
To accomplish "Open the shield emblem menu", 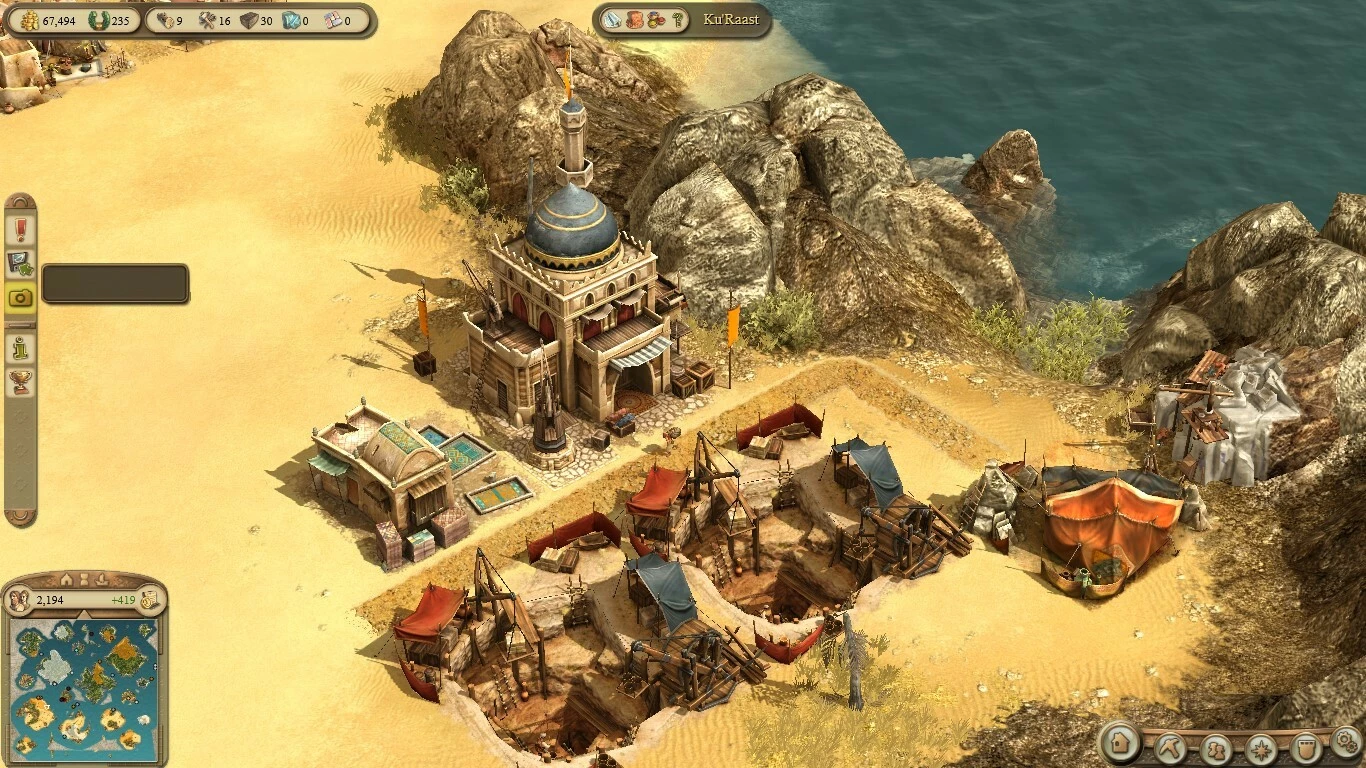I will pos(1305,748).
